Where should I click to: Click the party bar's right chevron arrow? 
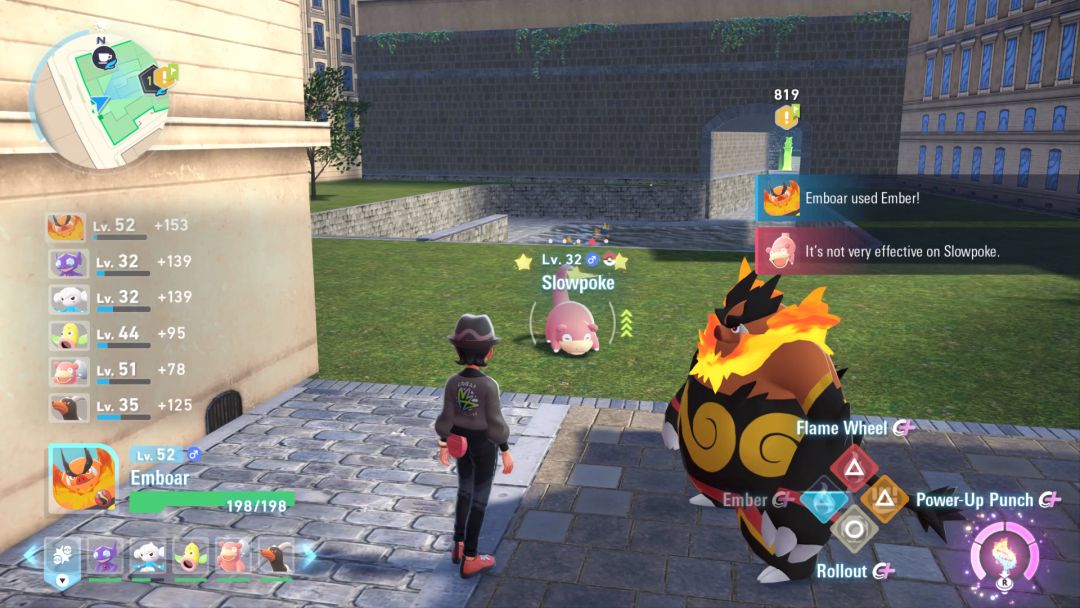(x=308, y=558)
